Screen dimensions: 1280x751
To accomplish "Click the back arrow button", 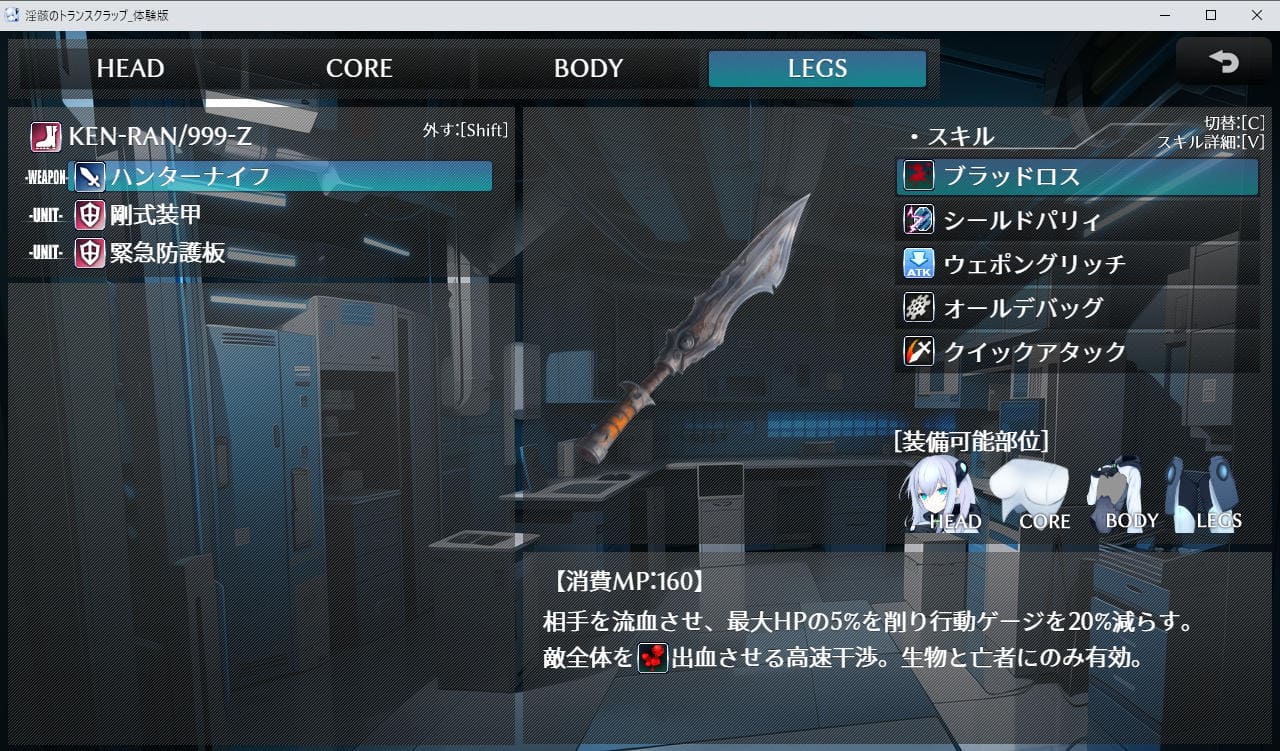I will 1222,62.
